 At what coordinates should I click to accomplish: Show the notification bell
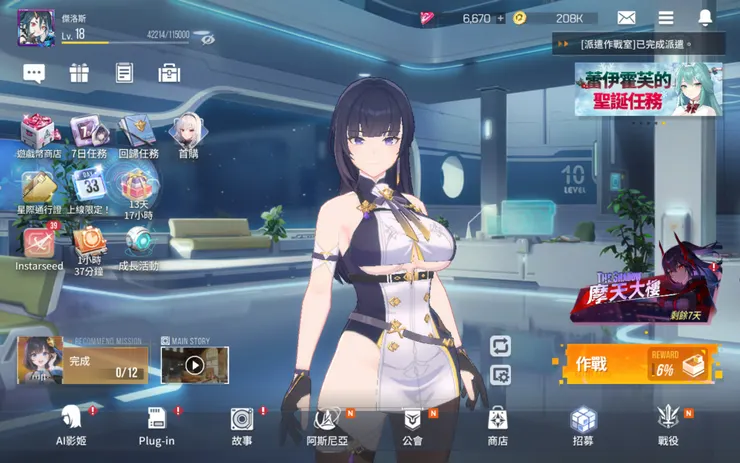[x=706, y=18]
